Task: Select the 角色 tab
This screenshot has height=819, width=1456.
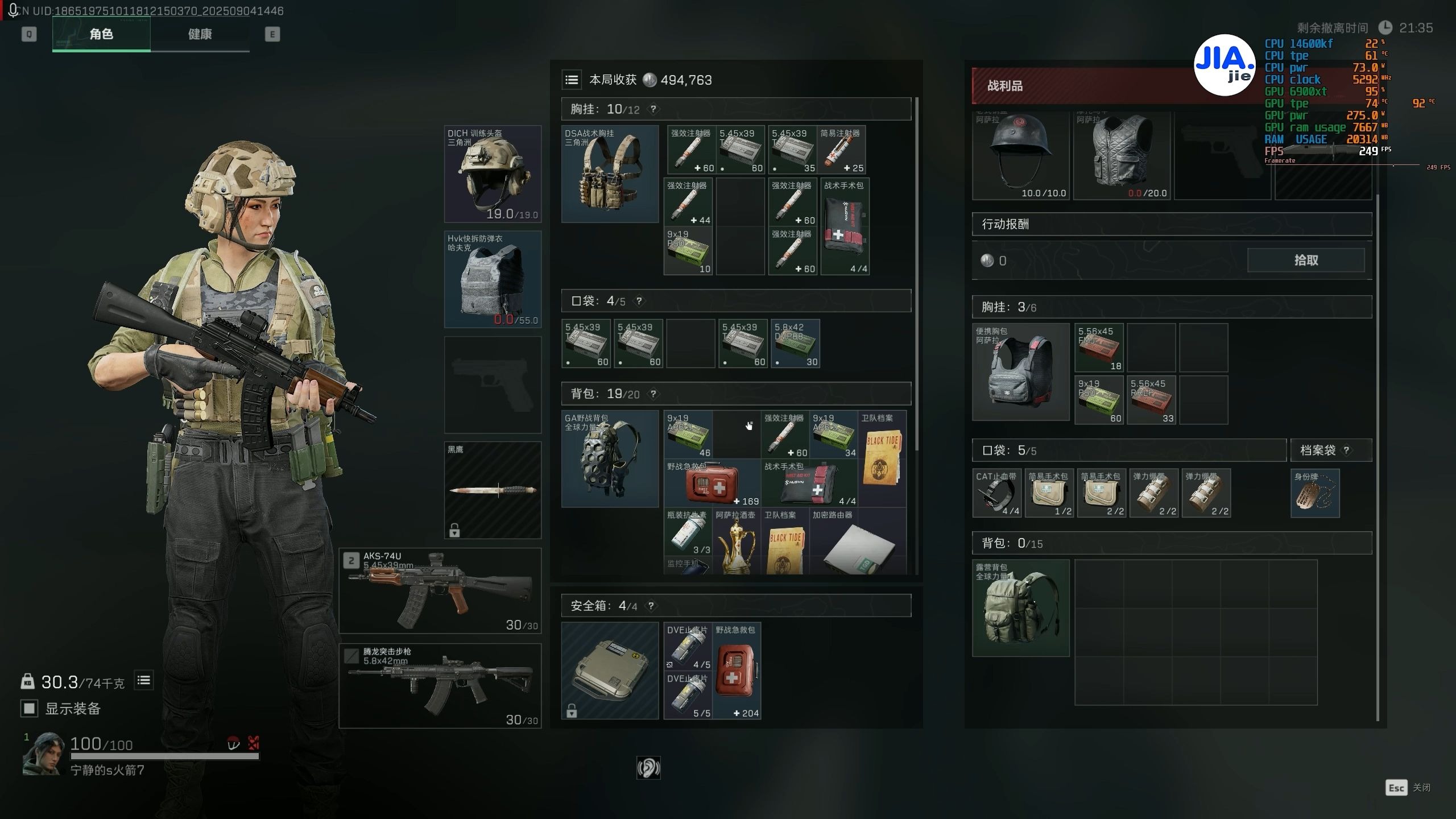Action: click(101, 34)
